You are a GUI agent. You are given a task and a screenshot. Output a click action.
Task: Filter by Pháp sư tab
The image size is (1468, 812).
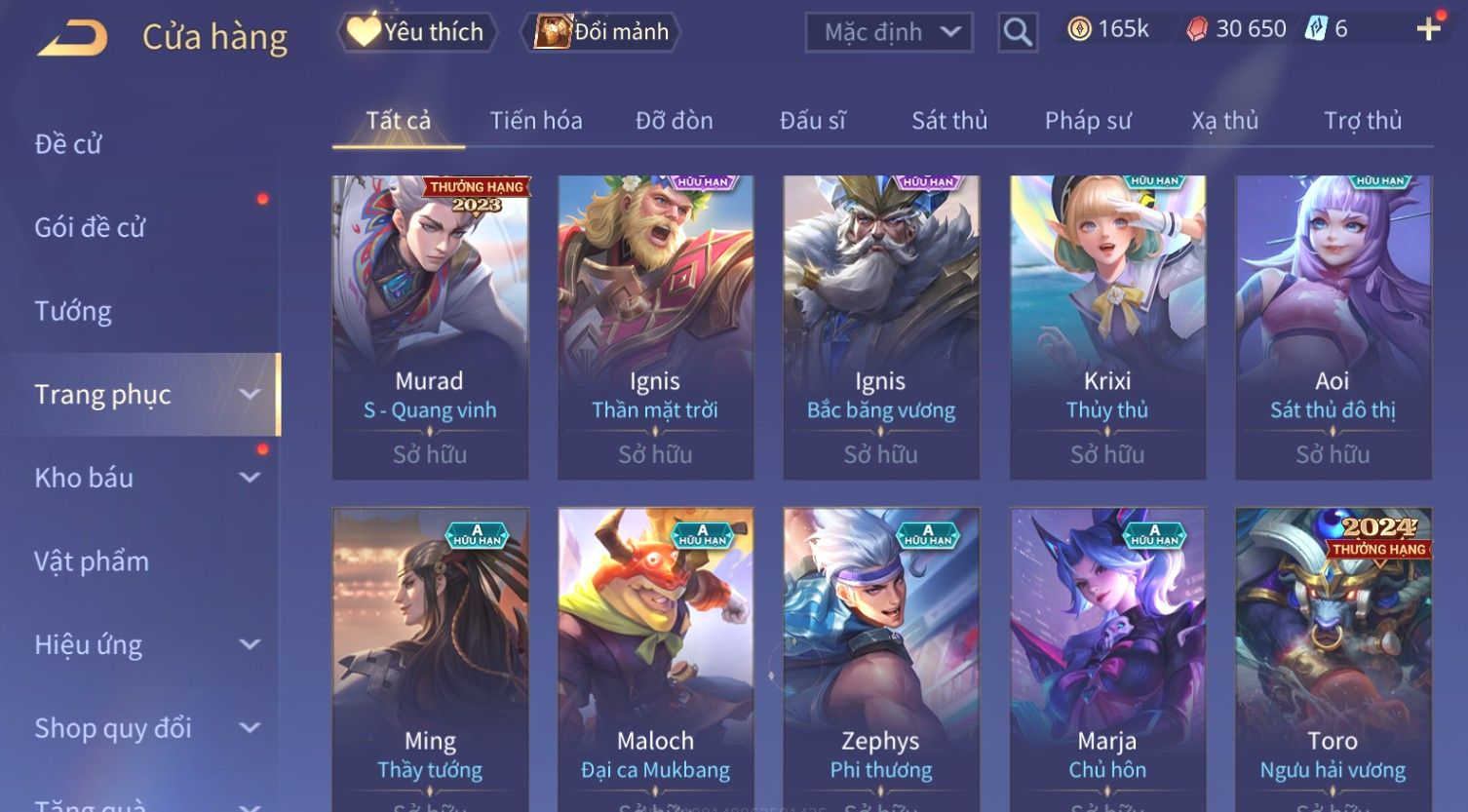(1088, 121)
